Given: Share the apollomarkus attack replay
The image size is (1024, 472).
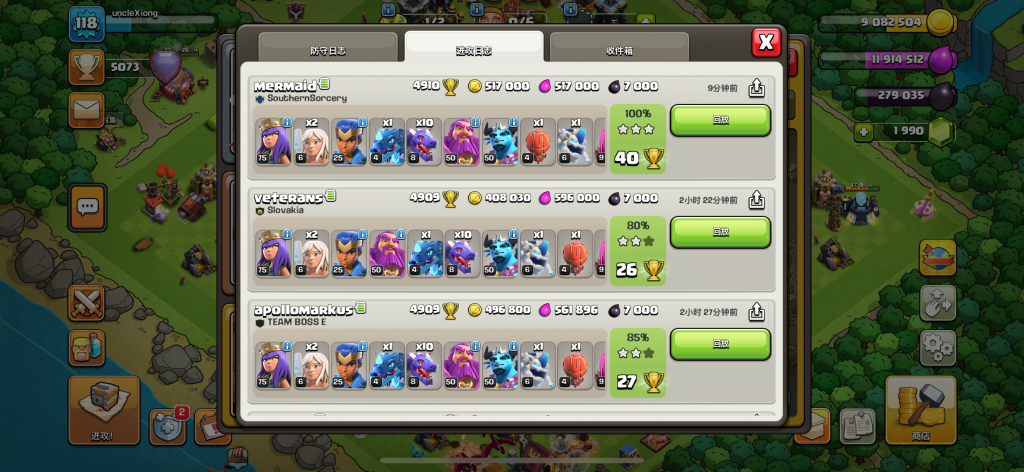Looking at the screenshot, I should pyautogui.click(x=756, y=312).
